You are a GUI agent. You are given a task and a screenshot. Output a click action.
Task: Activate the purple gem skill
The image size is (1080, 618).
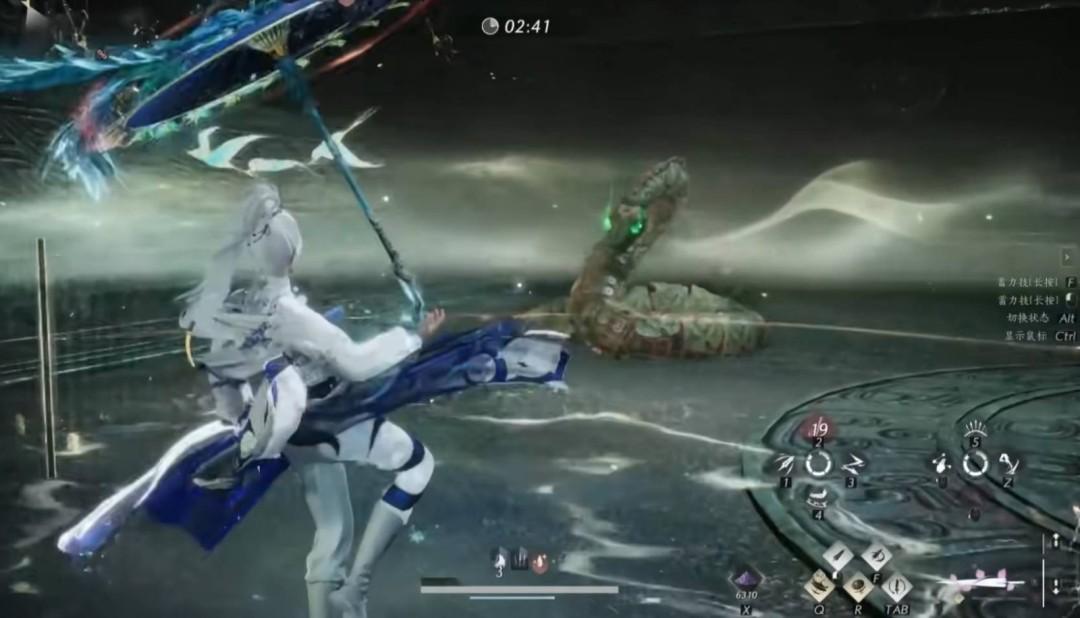(x=746, y=579)
